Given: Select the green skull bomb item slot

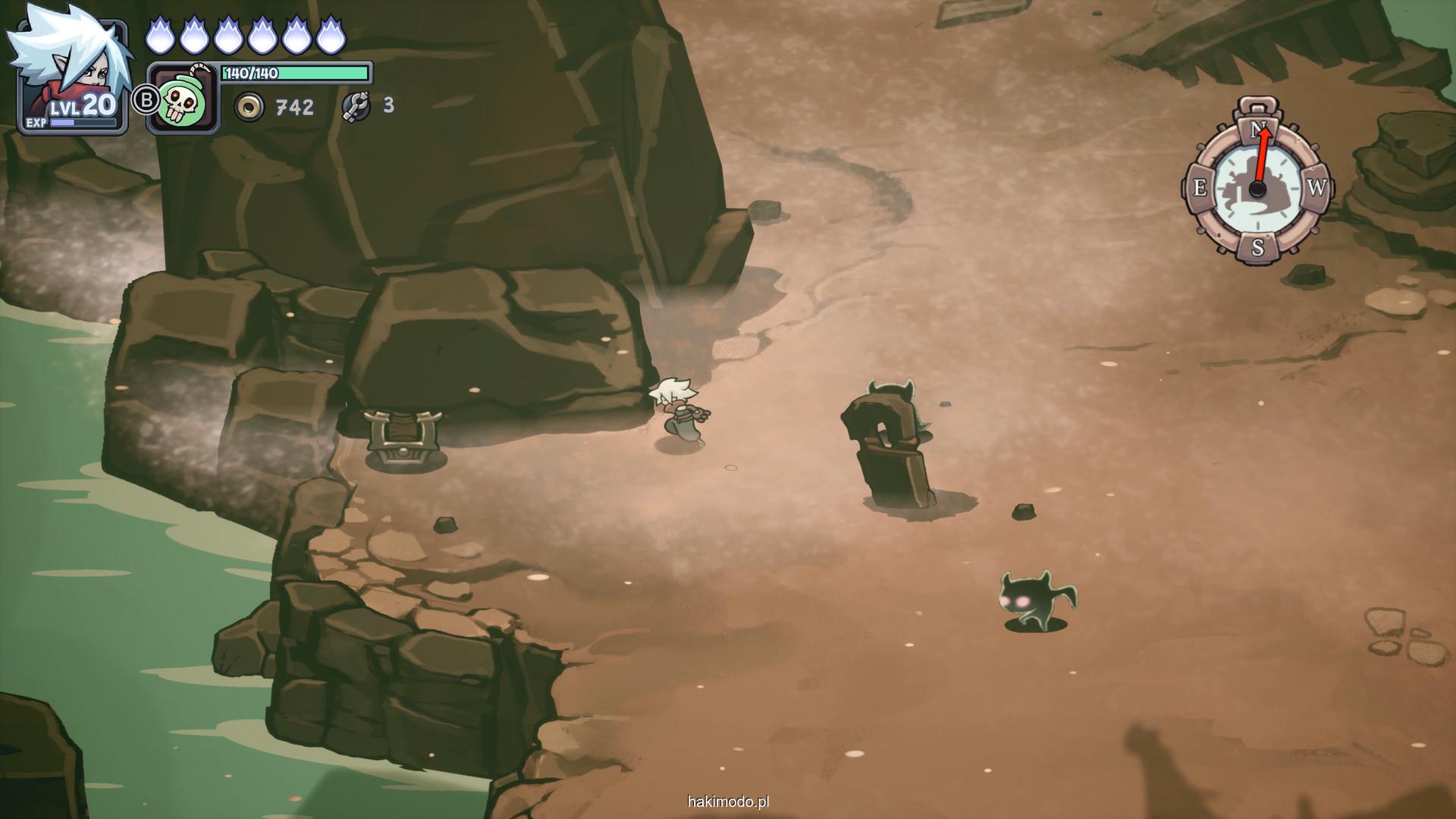Looking at the screenshot, I should pyautogui.click(x=183, y=99).
